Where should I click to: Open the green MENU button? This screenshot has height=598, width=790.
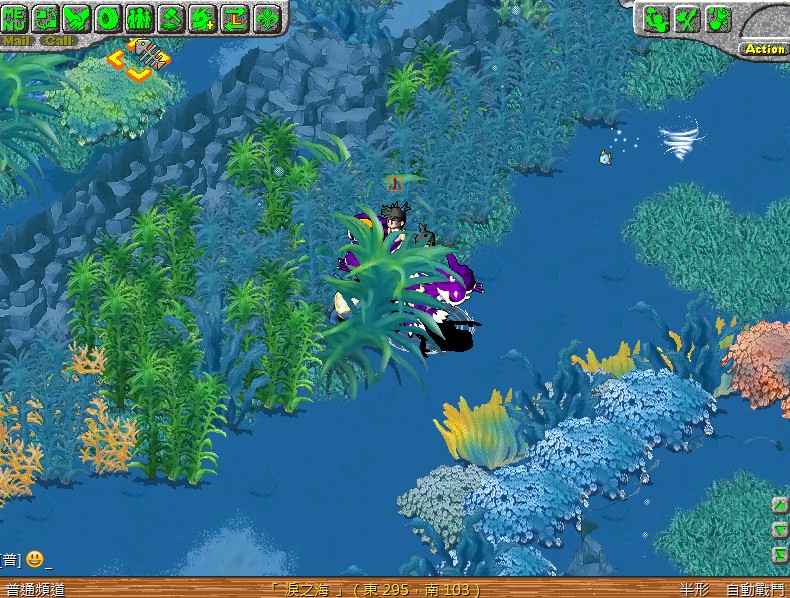tap(14, 17)
